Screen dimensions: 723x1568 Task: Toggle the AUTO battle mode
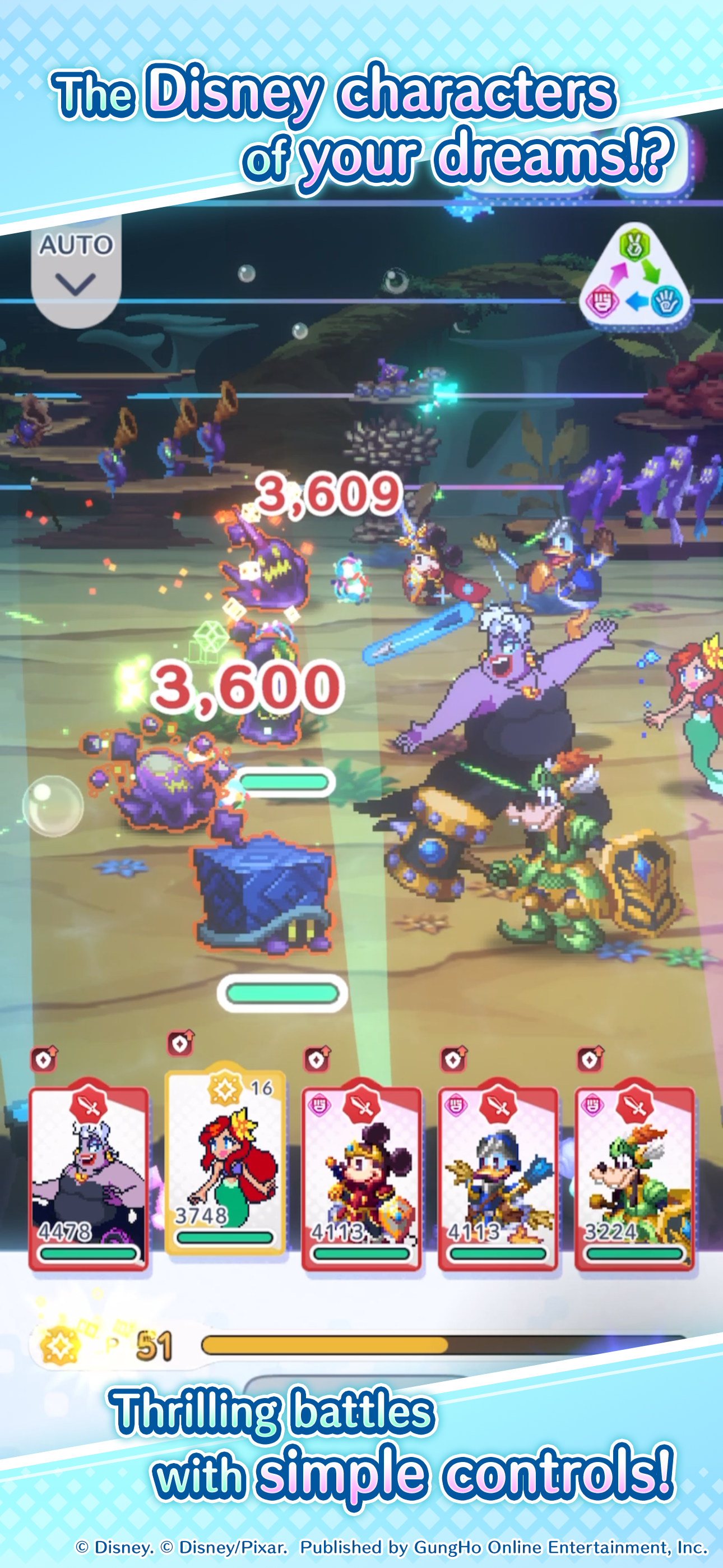77,246
